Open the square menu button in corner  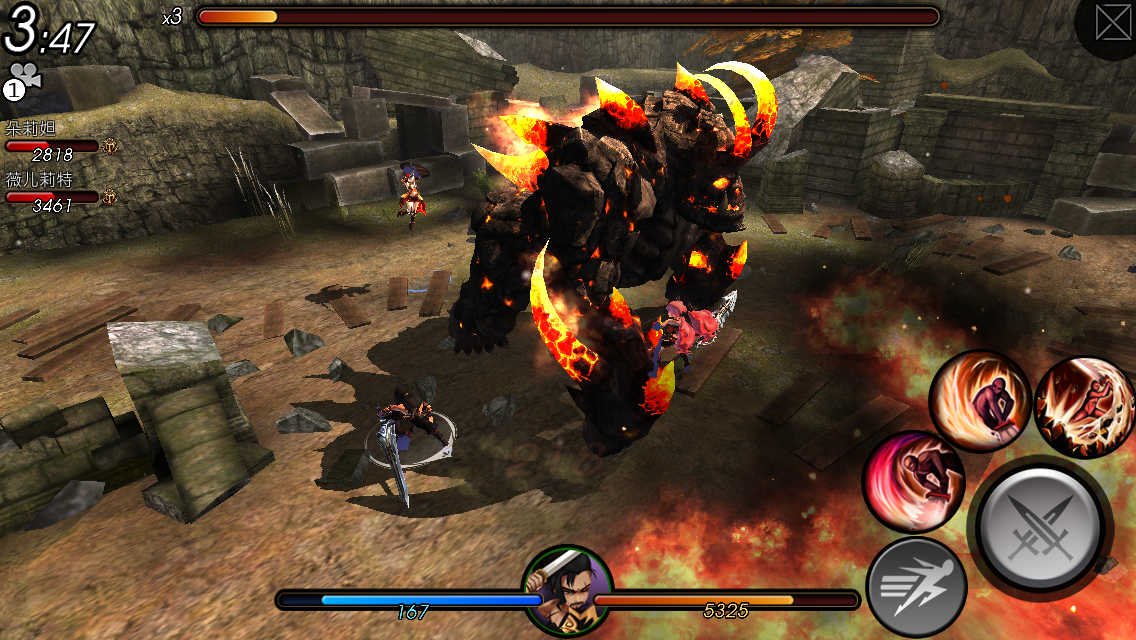pyautogui.click(x=1112, y=23)
